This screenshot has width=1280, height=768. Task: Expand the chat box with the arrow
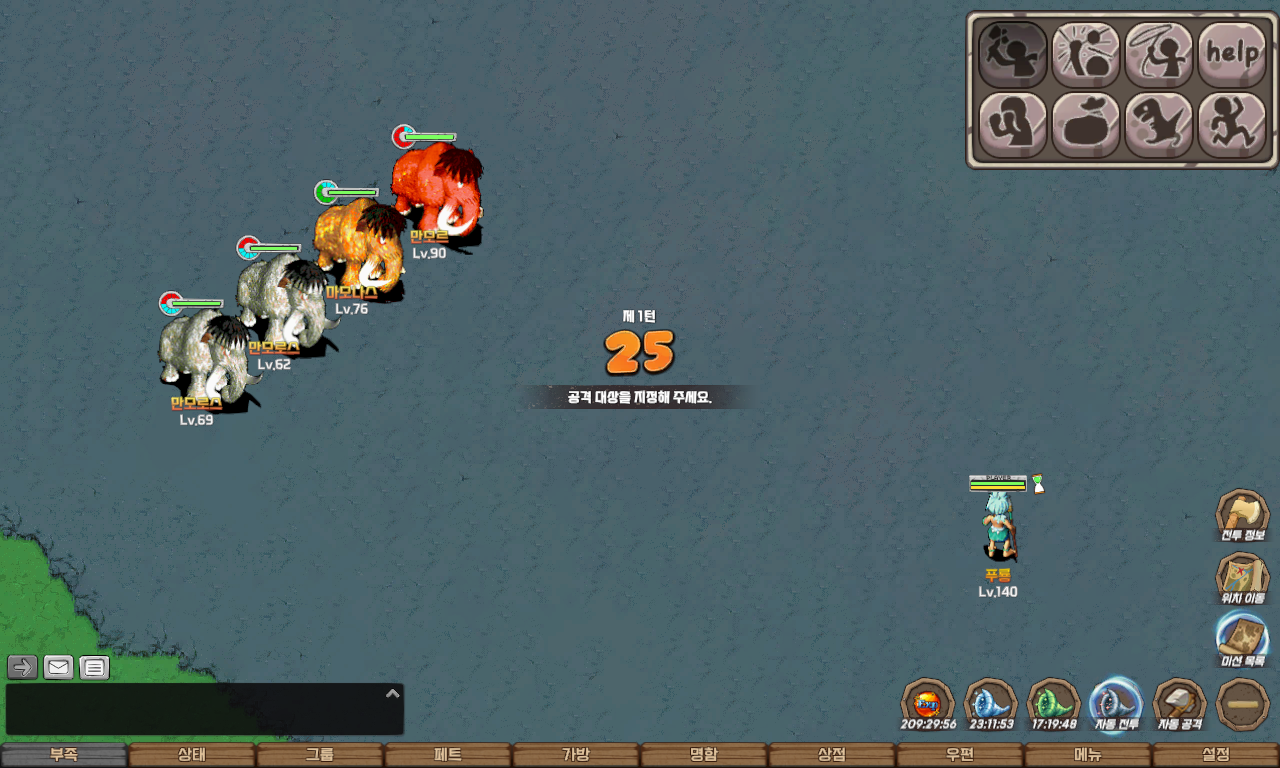click(393, 693)
